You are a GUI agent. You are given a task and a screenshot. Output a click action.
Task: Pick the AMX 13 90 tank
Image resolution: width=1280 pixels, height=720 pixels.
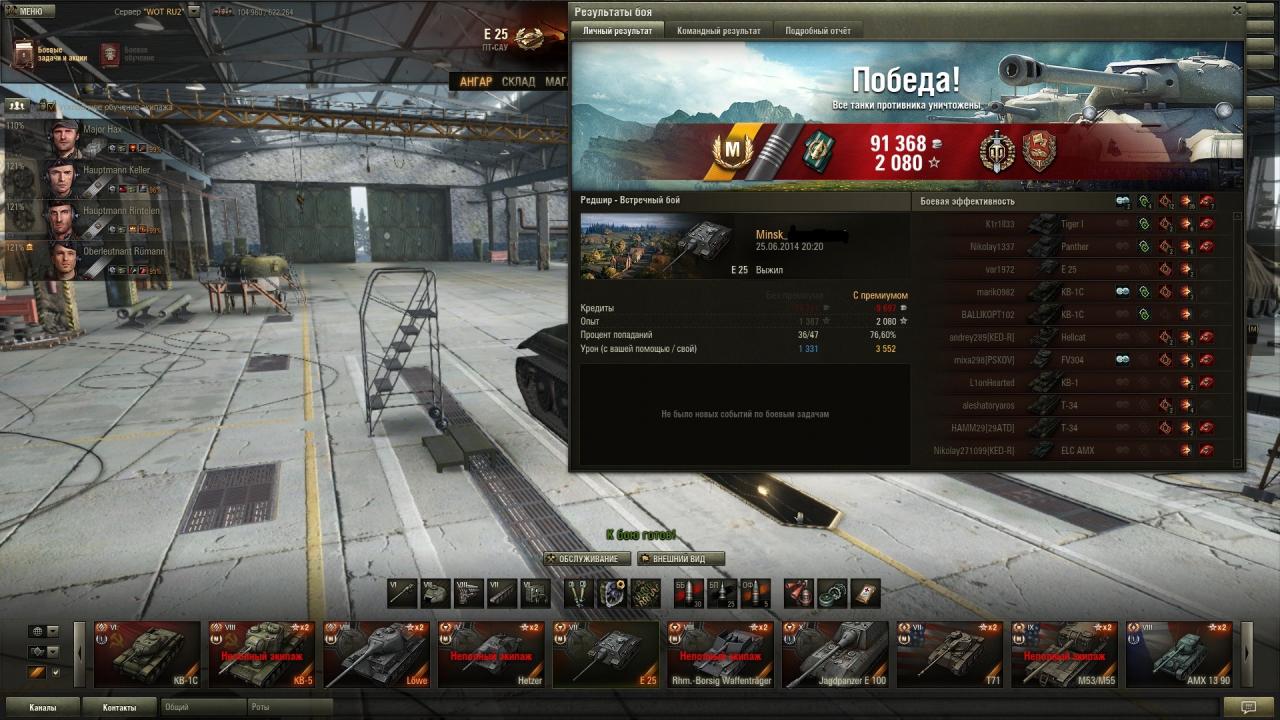coord(1178,654)
